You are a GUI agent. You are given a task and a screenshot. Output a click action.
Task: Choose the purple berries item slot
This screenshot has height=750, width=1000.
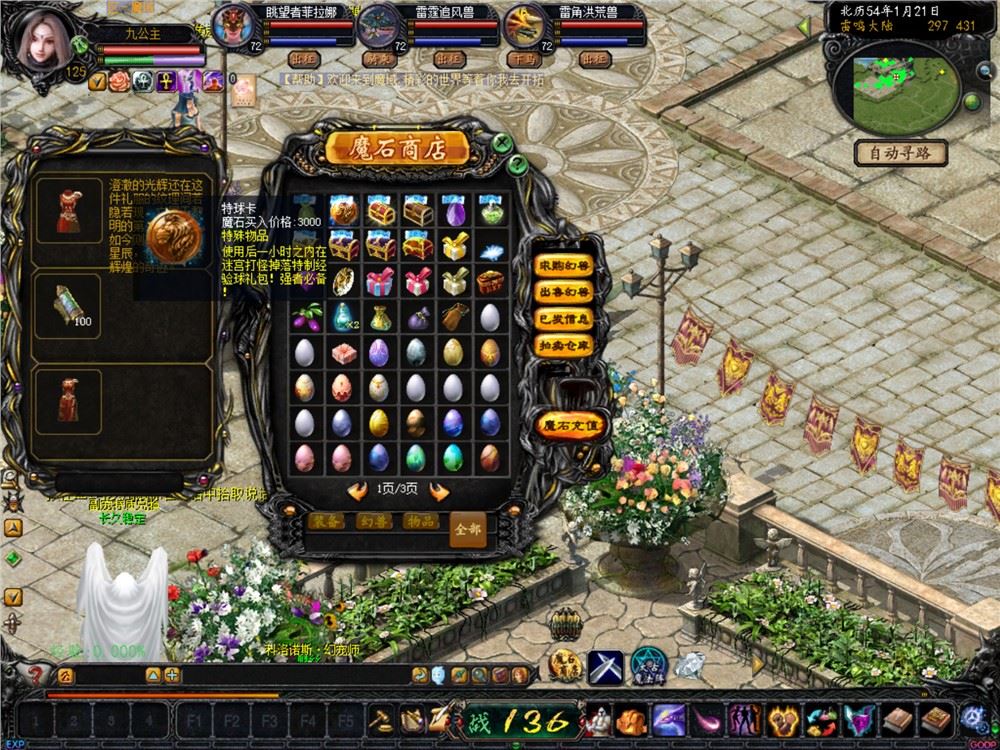306,317
